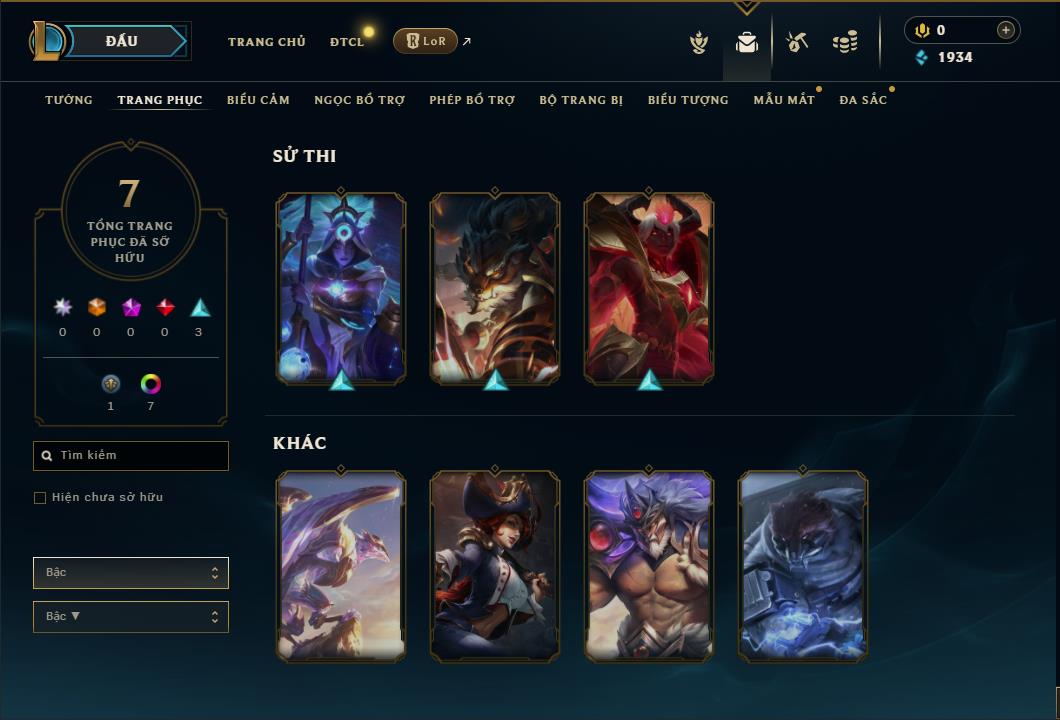The width and height of the screenshot is (1060, 720).
Task: Switch to the TƯỚNG tab
Action: click(69, 100)
